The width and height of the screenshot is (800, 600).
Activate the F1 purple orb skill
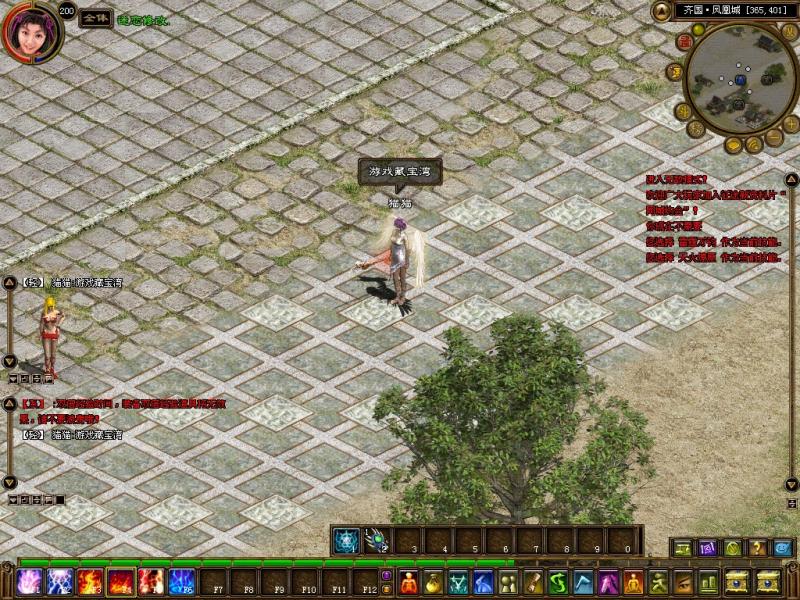click(29, 581)
